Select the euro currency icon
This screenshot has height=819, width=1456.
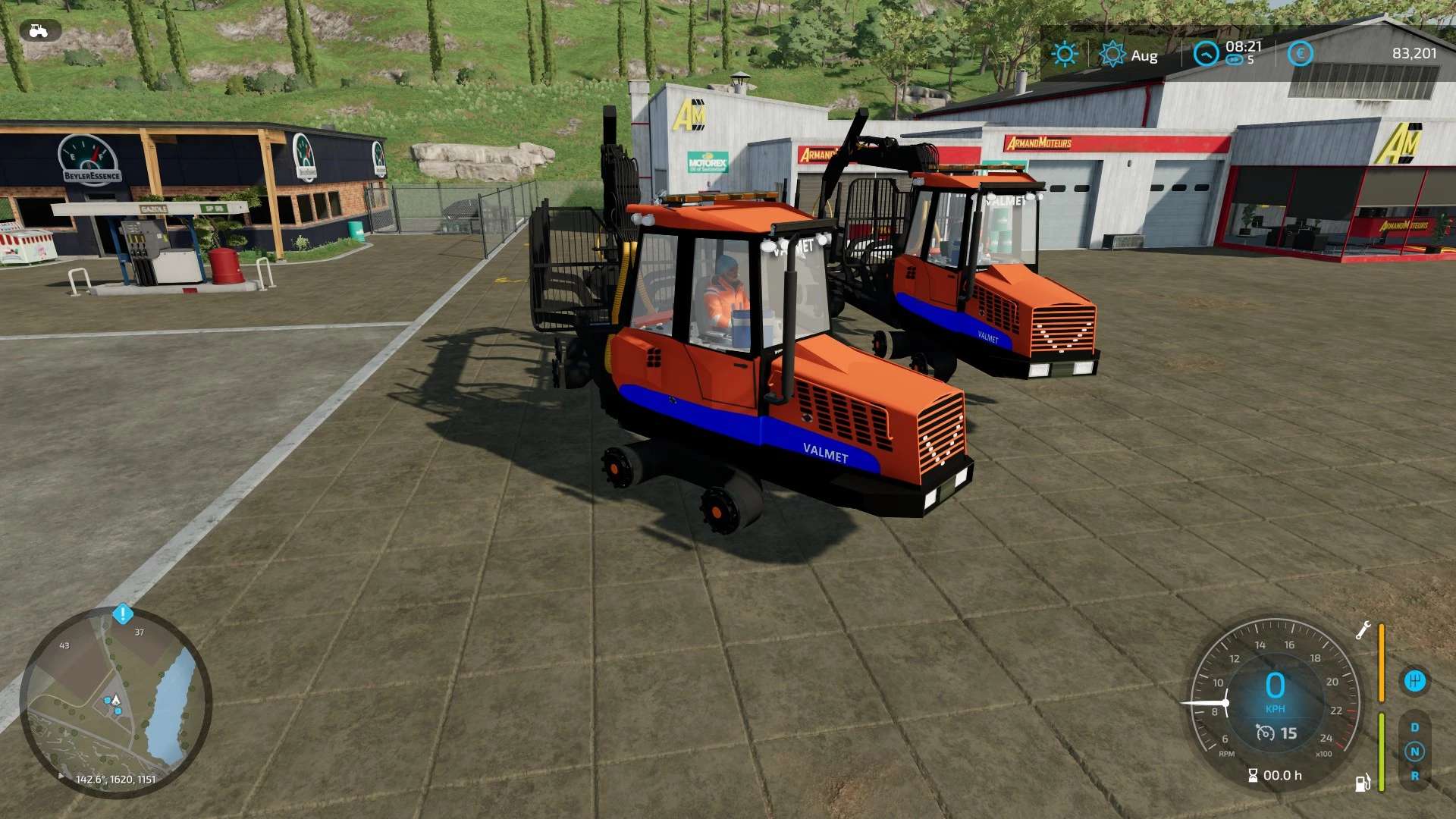tap(1299, 54)
